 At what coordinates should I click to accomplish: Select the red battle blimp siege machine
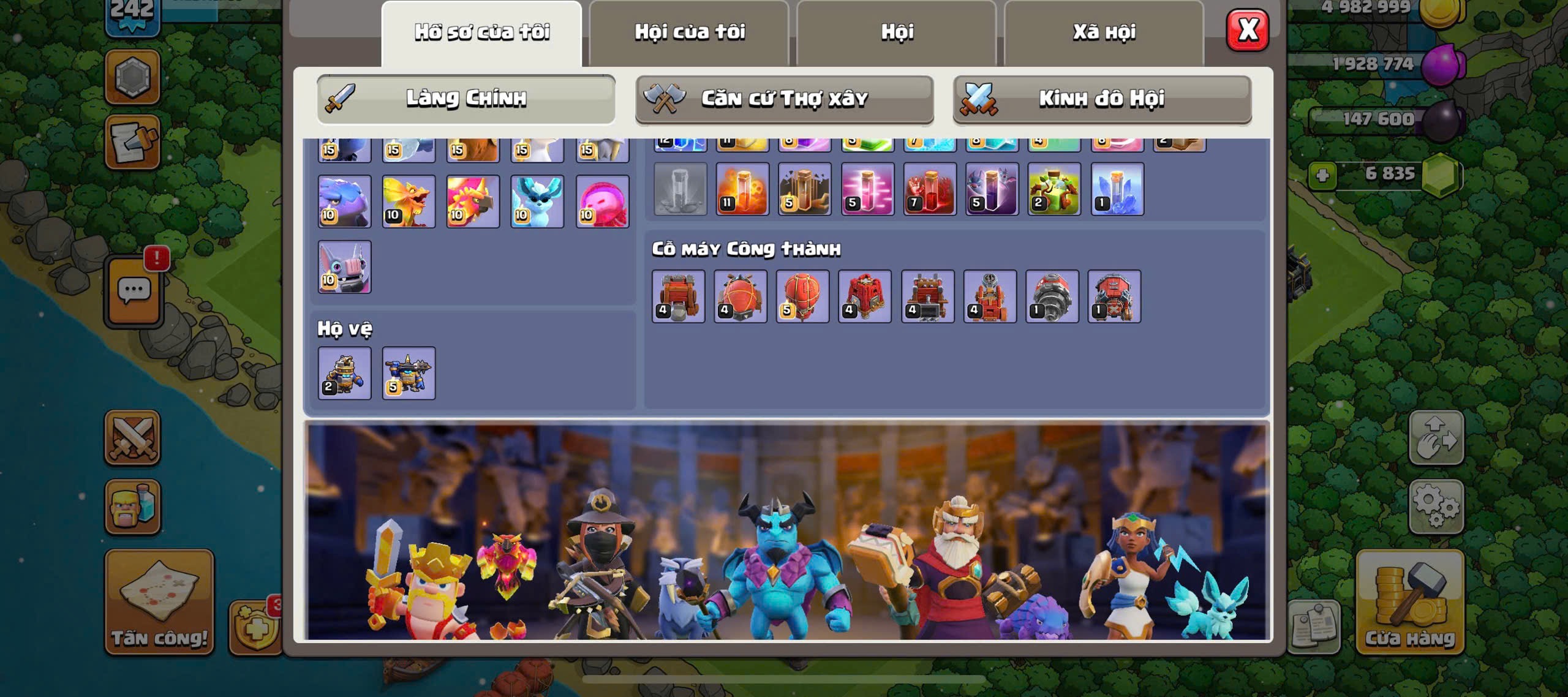[x=740, y=296]
